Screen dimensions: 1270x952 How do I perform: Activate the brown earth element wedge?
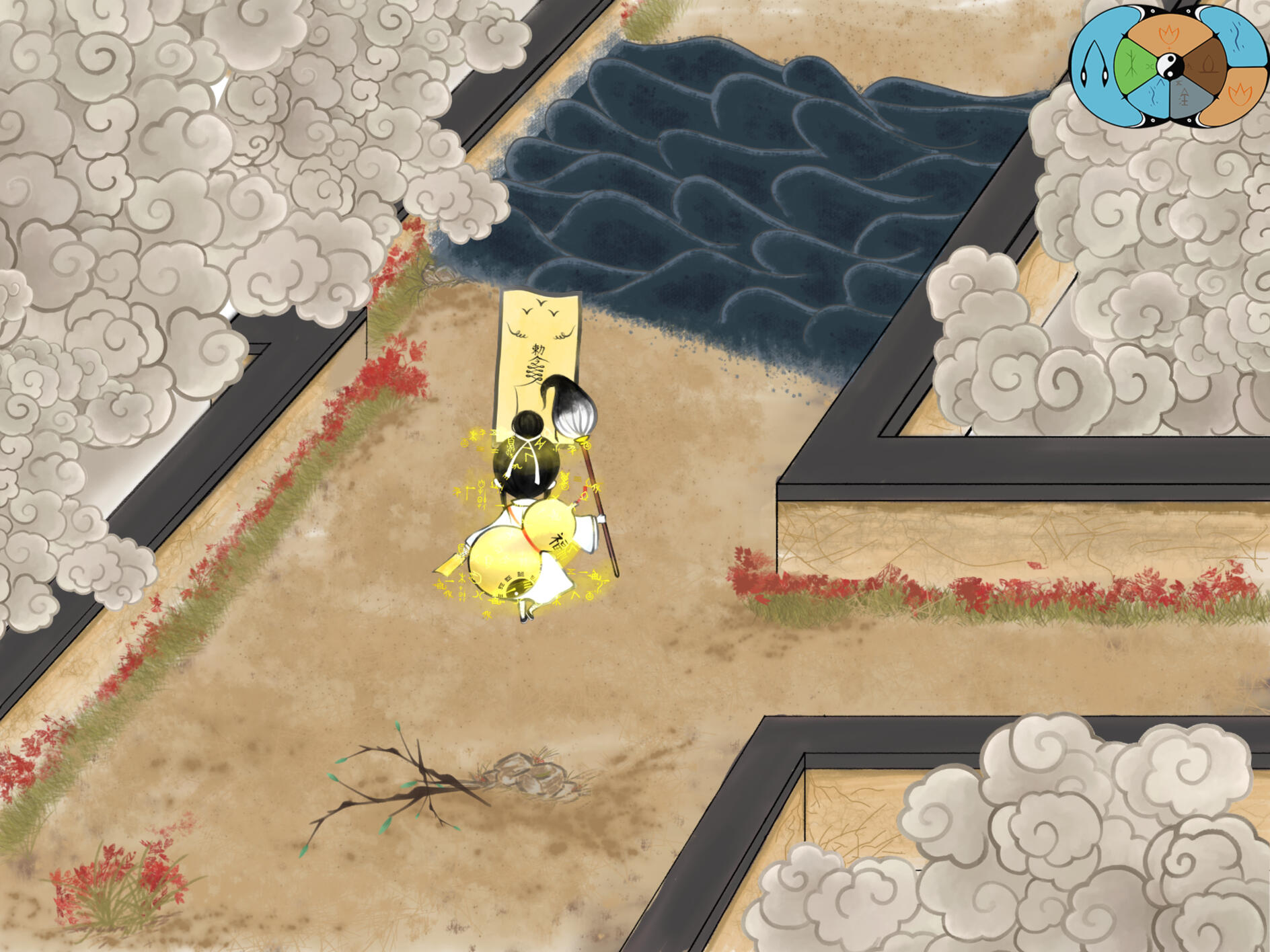tap(1206, 66)
